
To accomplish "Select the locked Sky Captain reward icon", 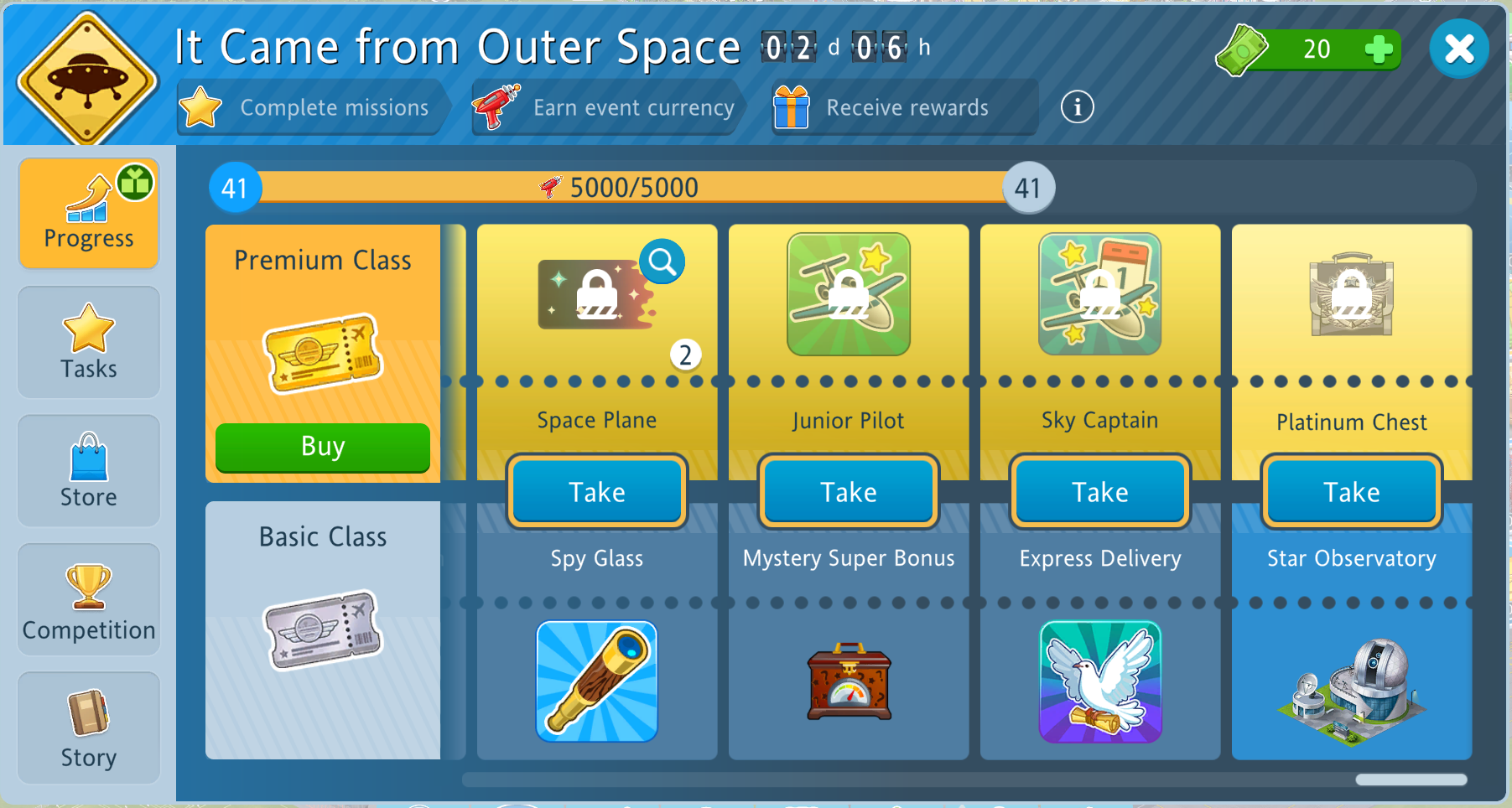I will 1100,294.
